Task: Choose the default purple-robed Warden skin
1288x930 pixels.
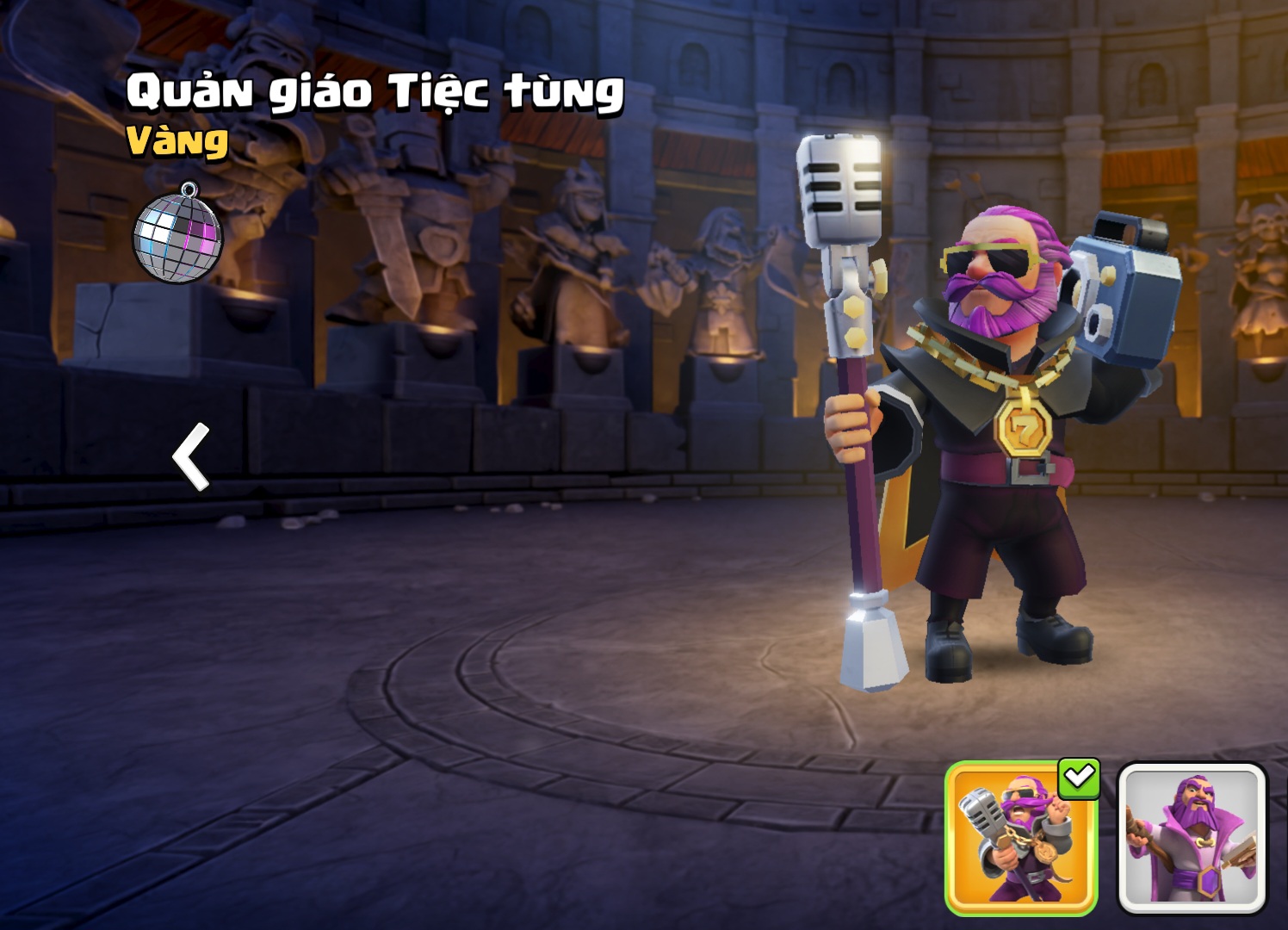Action: pos(1192,838)
